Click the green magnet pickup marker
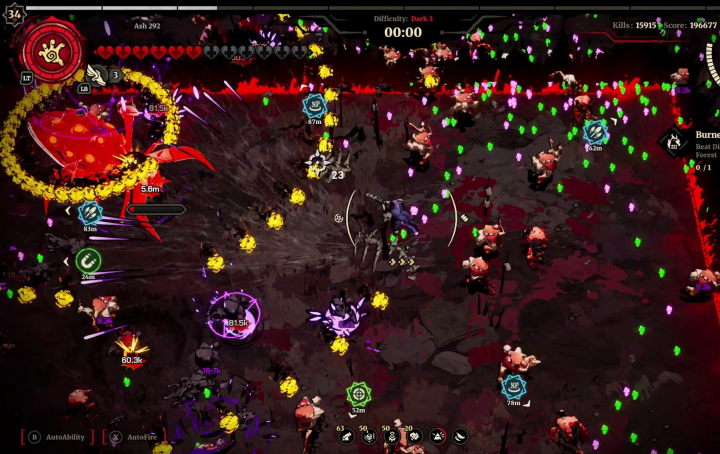This screenshot has width=720, height=454. [88, 260]
